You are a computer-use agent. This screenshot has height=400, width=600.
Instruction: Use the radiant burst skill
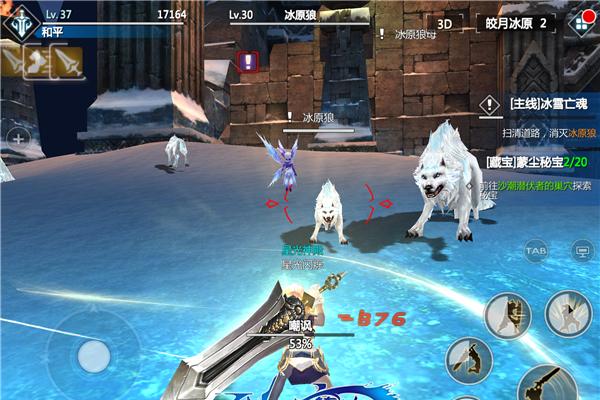[568, 313]
